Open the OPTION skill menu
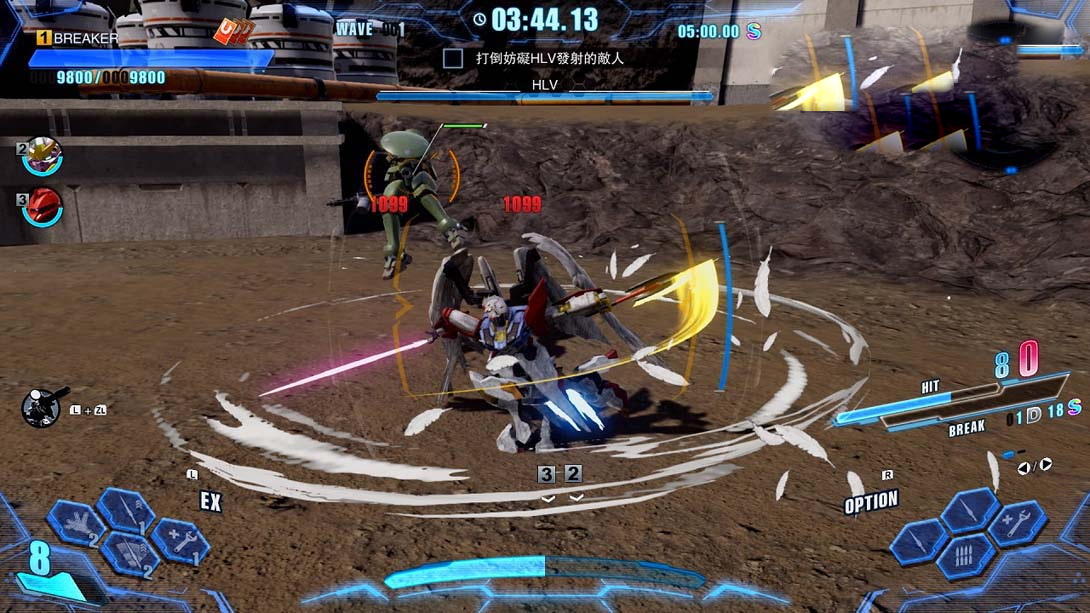Screen dimensions: 1090x613 (870, 502)
